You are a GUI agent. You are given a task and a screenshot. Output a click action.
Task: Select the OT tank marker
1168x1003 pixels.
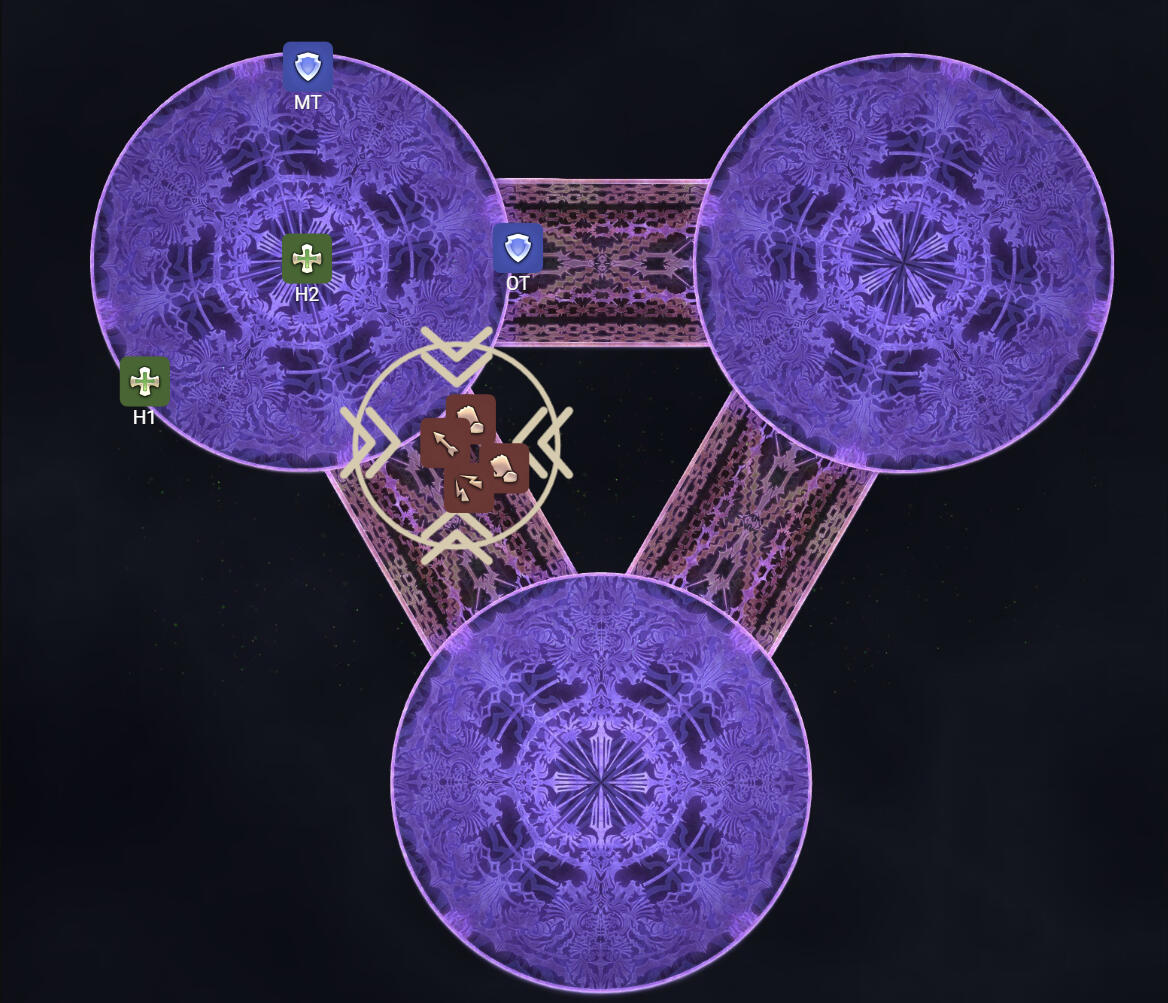pos(517,248)
